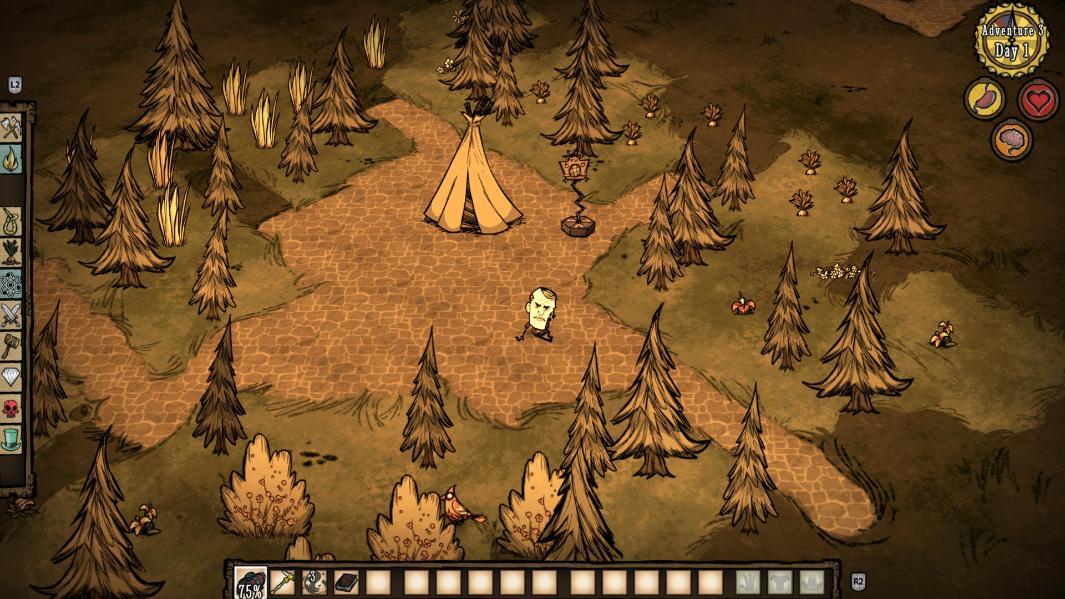Open the Tools crafting tab with axe icon
The image size is (1065, 599).
click(11, 128)
